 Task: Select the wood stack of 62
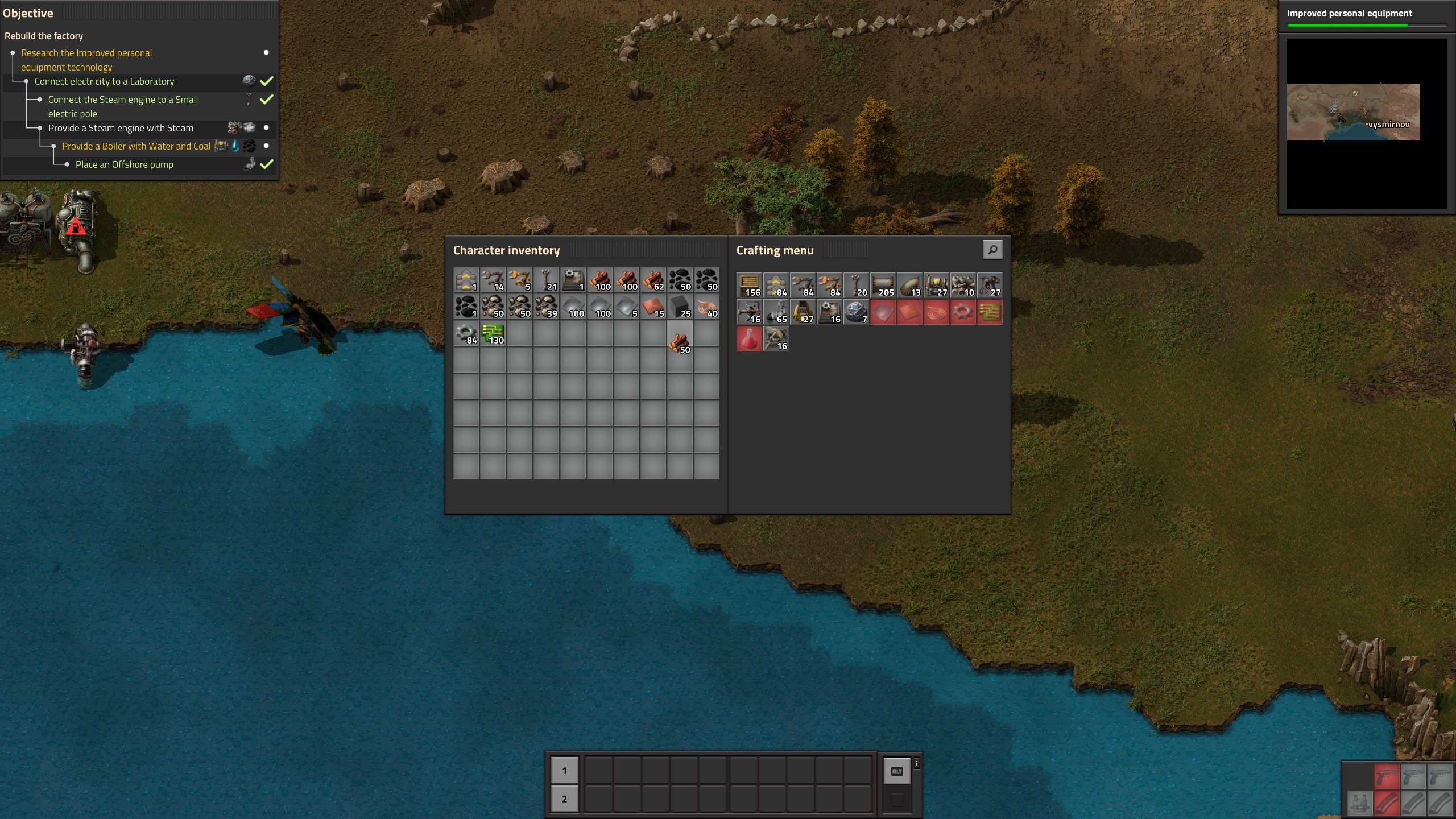653,280
